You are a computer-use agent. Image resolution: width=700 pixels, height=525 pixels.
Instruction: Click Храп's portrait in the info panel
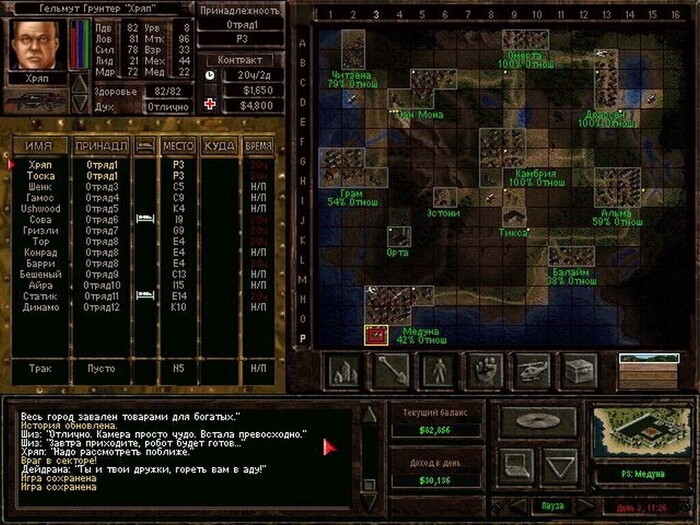click(34, 44)
